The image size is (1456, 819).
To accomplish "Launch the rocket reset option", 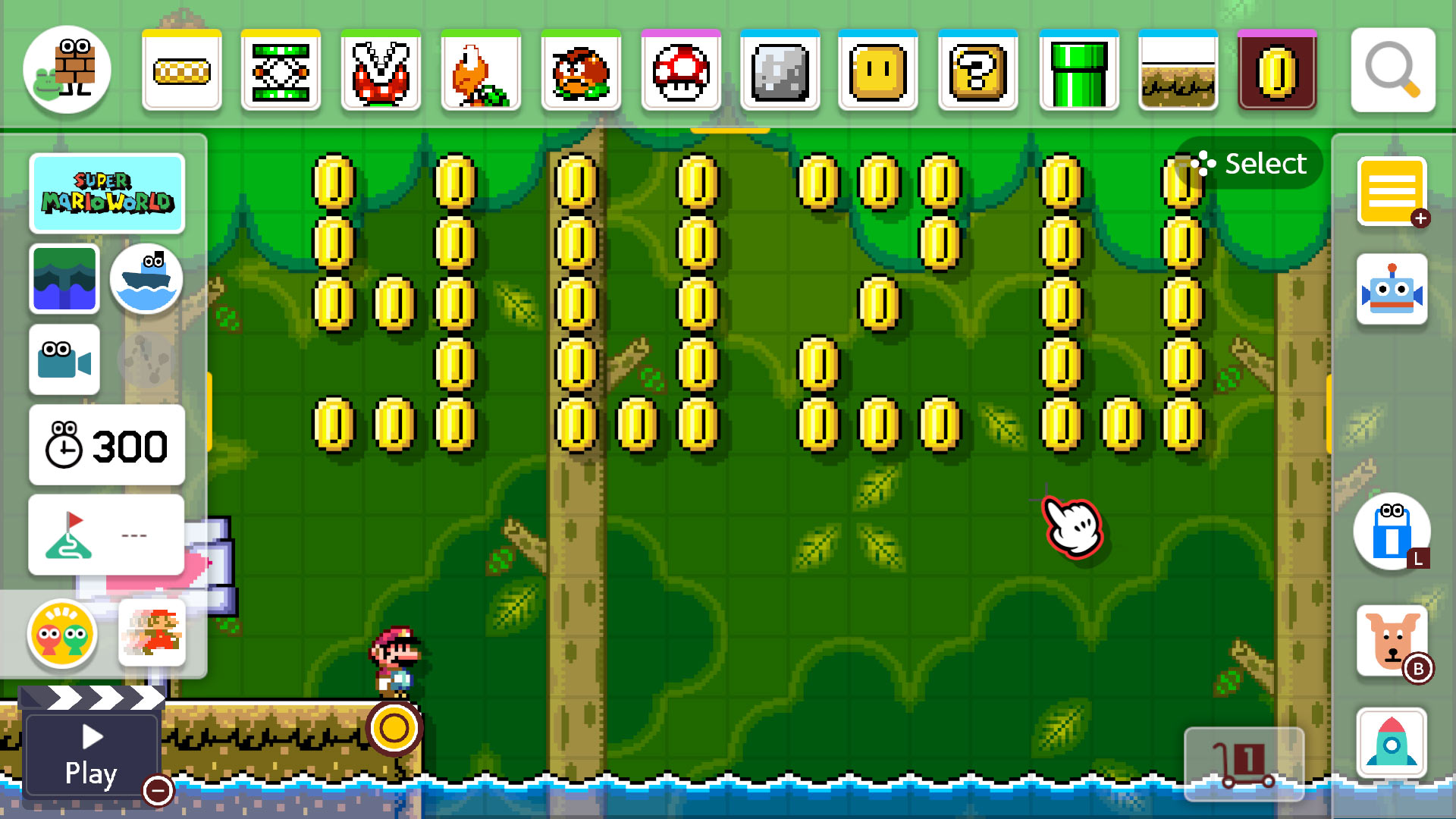I will click(x=1392, y=743).
